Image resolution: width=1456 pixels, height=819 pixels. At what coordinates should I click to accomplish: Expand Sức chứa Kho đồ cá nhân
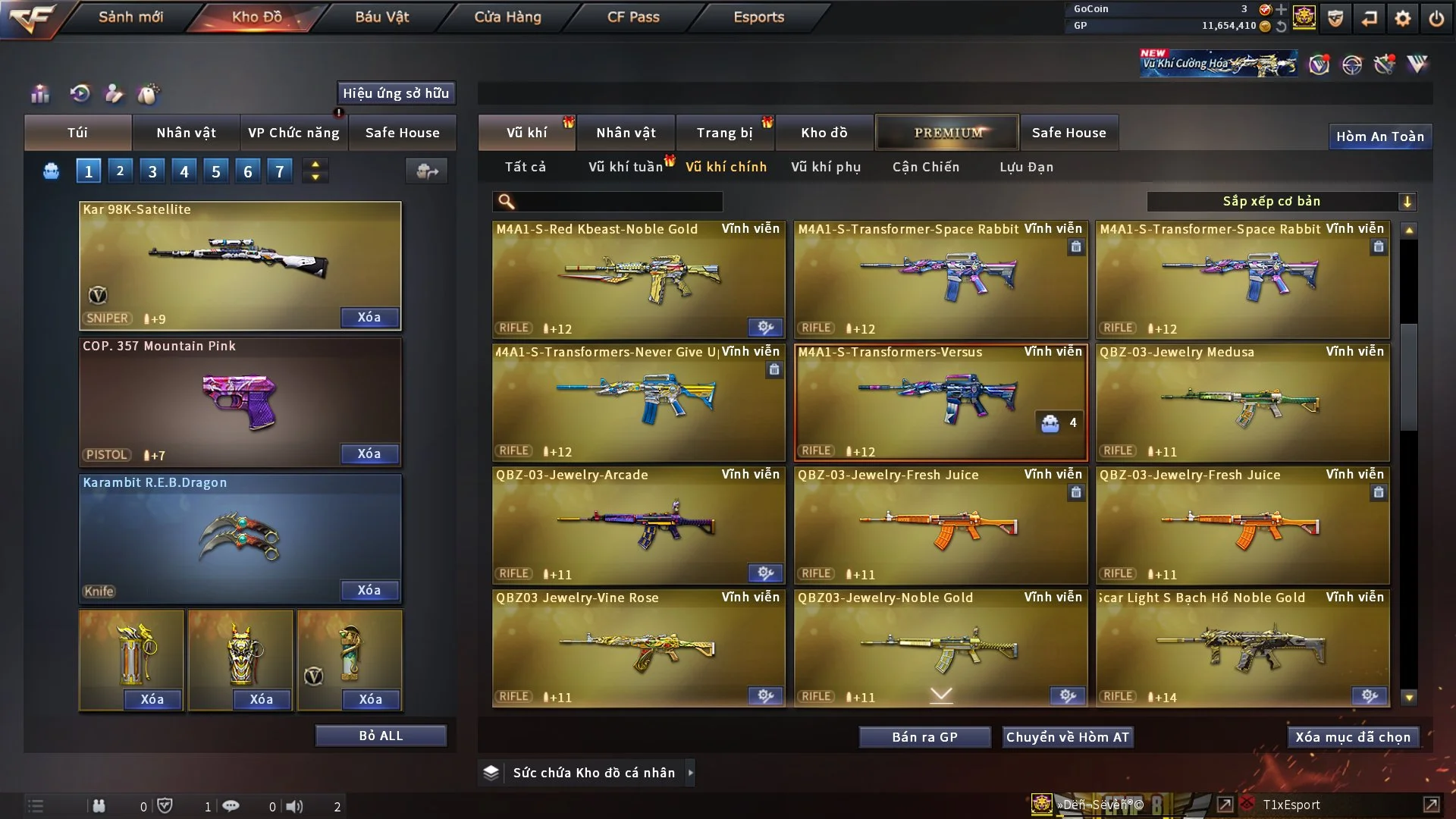pos(689,773)
